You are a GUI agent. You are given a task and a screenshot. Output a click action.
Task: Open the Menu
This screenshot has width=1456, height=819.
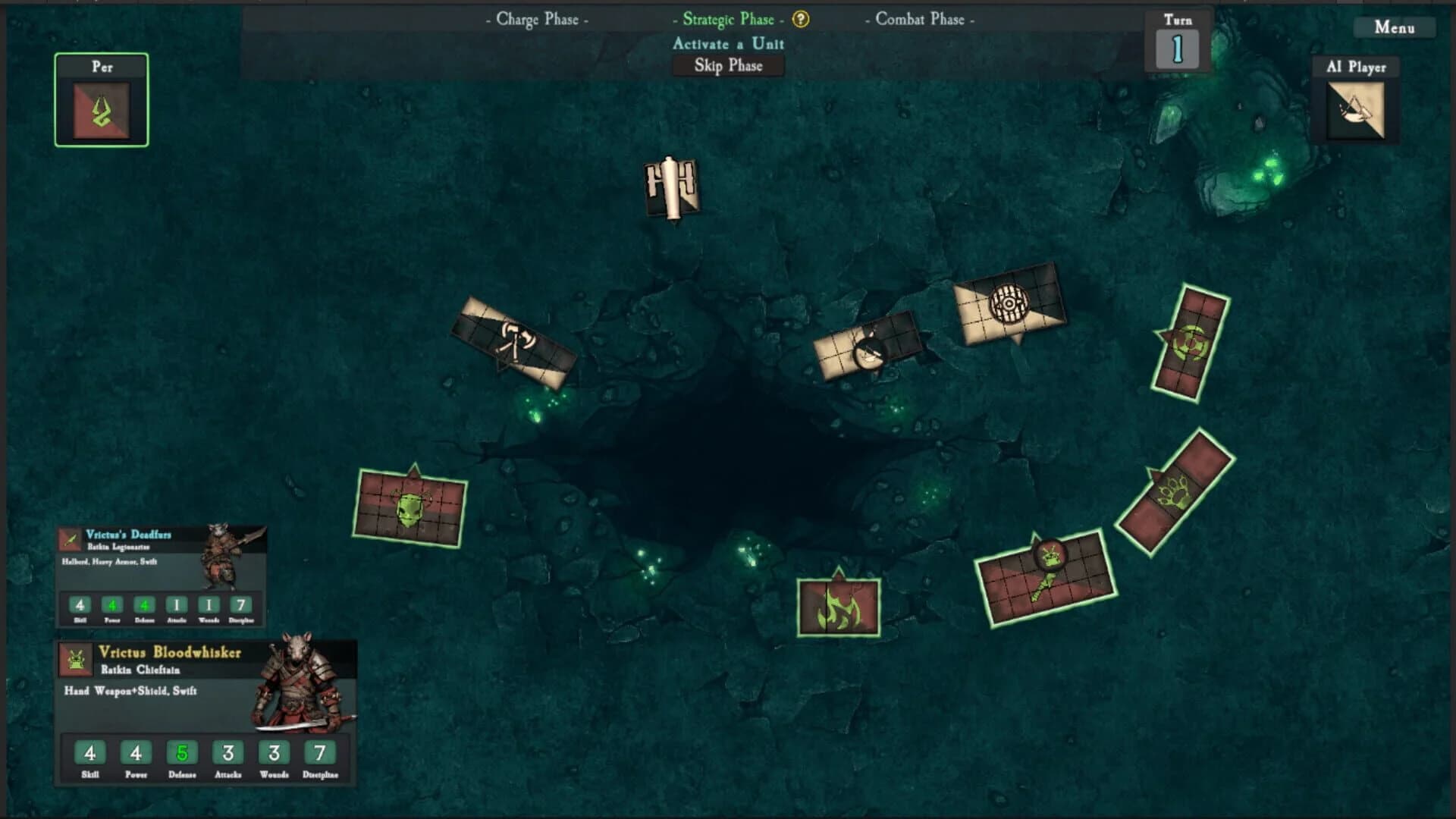point(1395,27)
